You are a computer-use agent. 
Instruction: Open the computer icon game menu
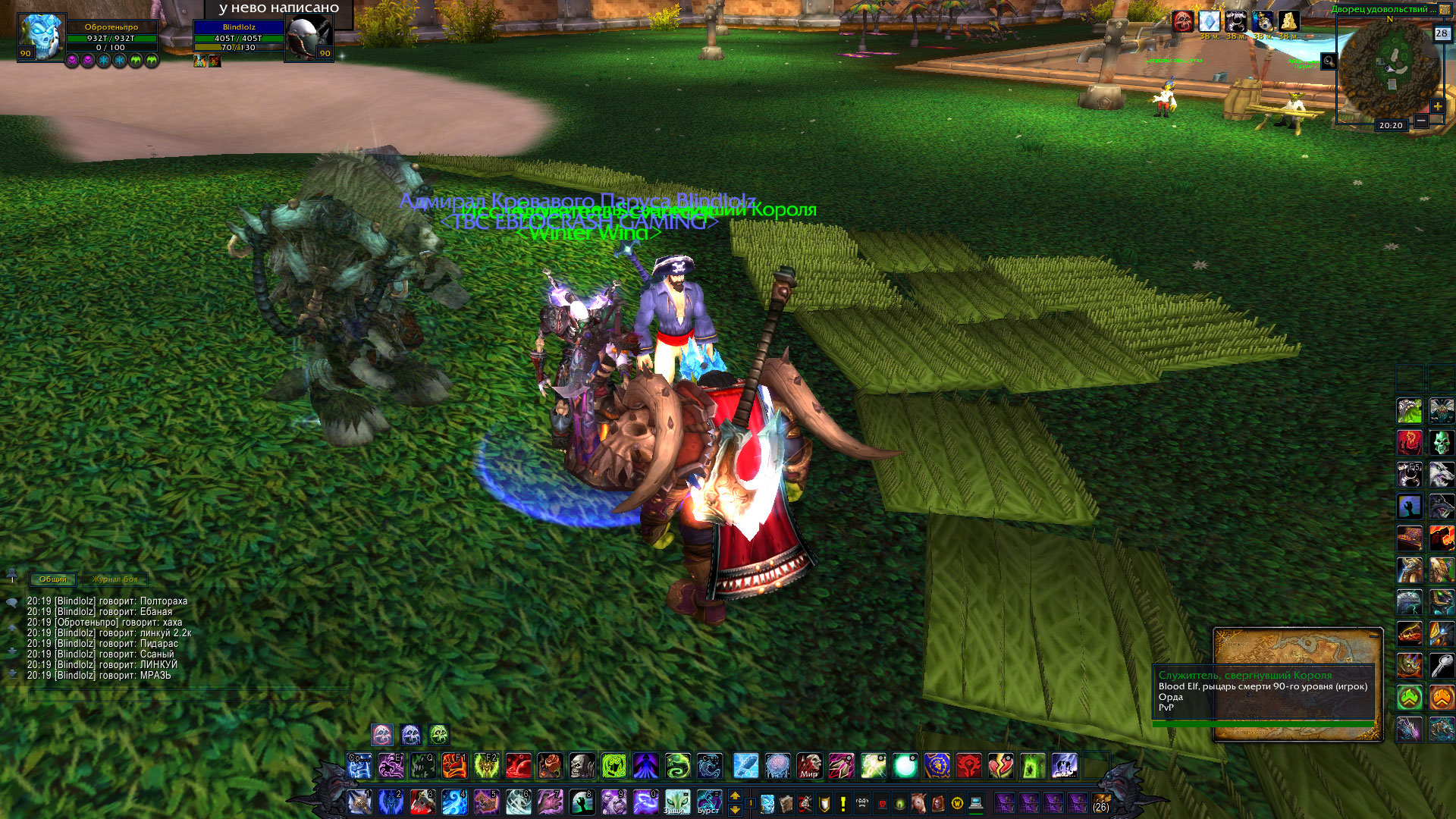(x=975, y=802)
